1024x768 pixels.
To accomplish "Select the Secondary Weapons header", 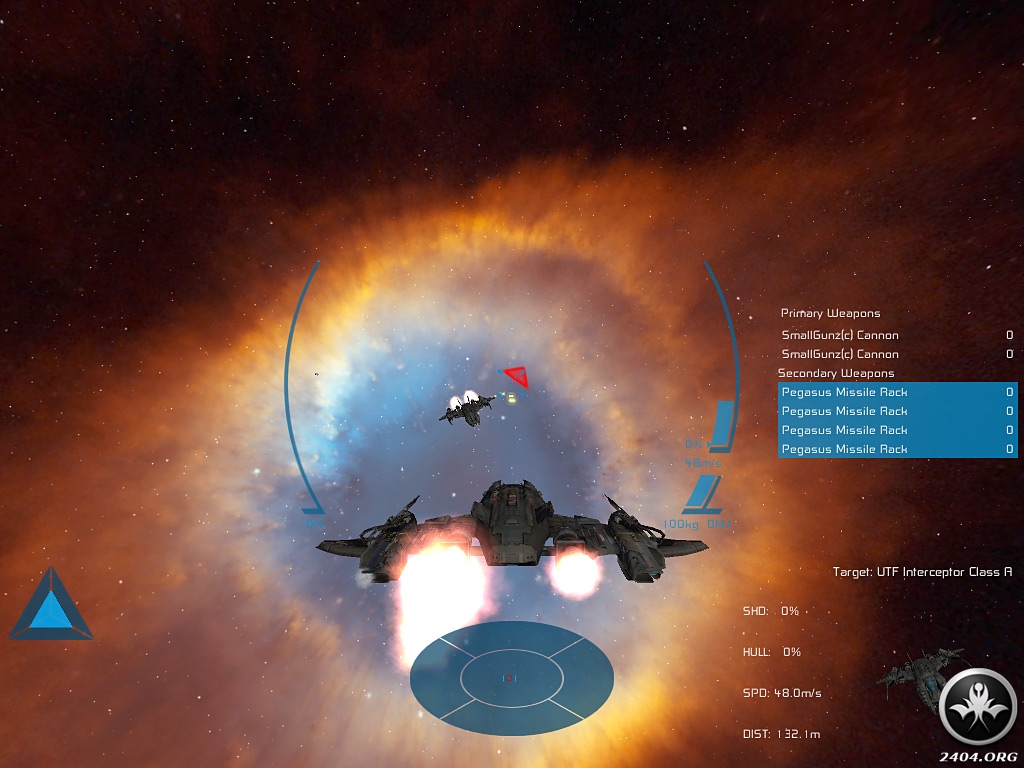I will [836, 373].
